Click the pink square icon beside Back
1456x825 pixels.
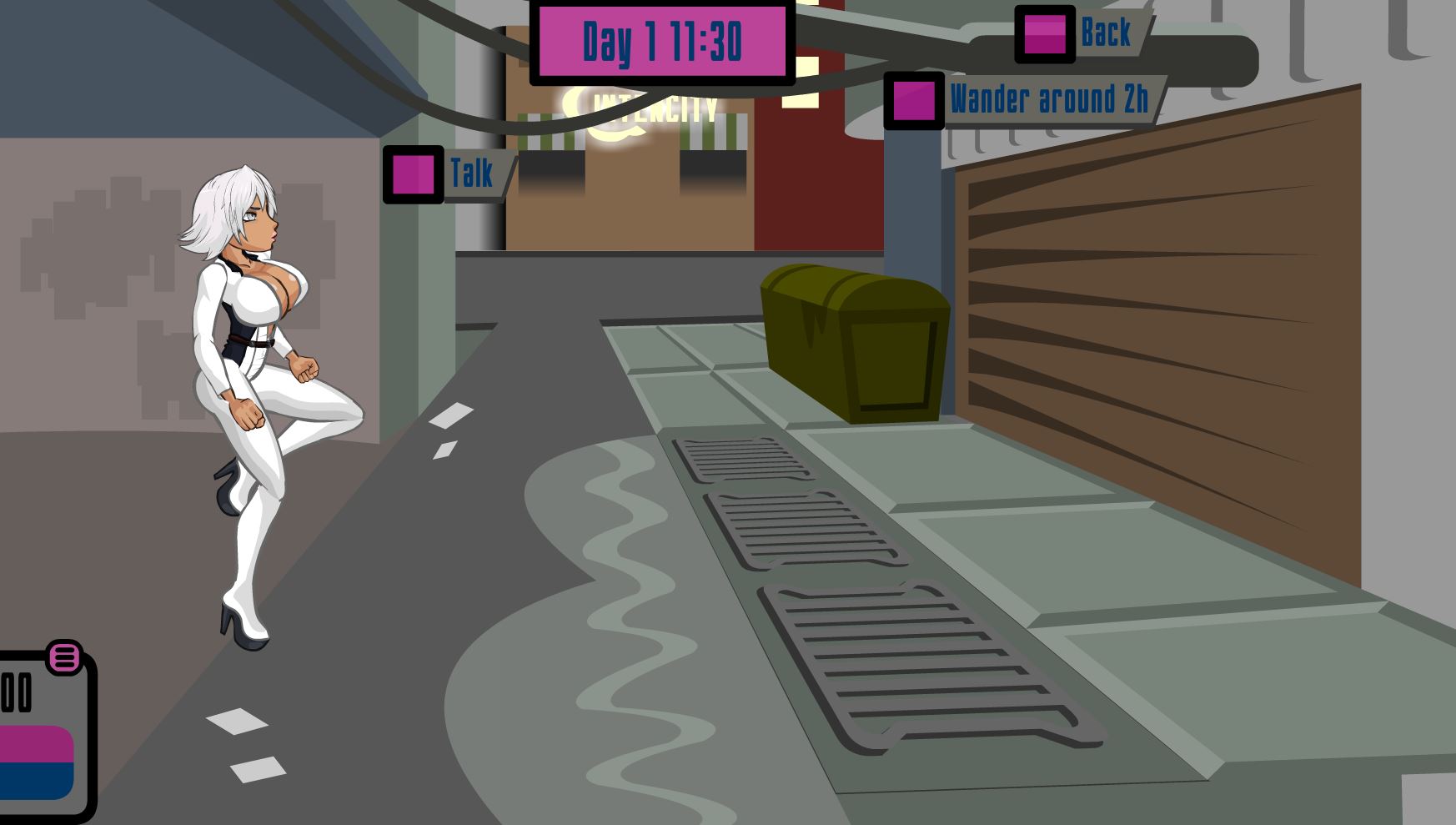pos(1046,35)
